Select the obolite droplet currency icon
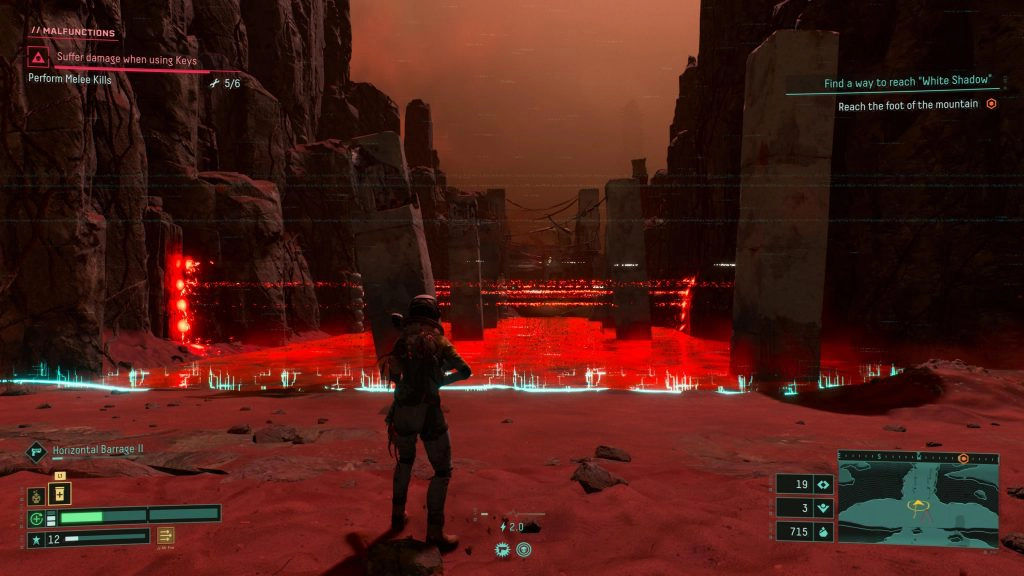This screenshot has height=576, width=1024. coord(825,531)
